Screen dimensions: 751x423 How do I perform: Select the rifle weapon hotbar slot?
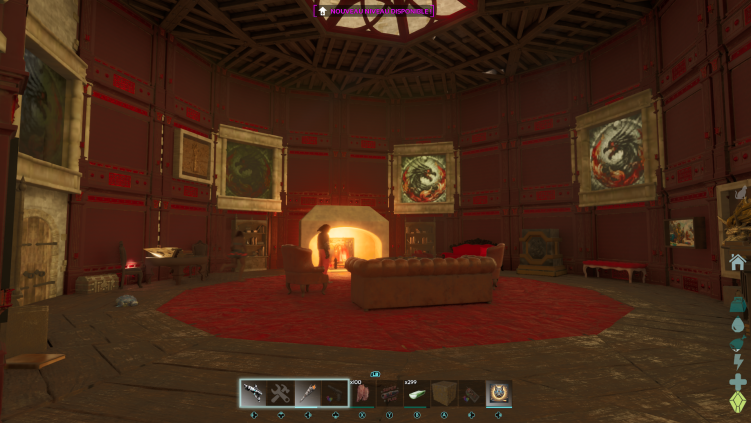click(x=253, y=393)
